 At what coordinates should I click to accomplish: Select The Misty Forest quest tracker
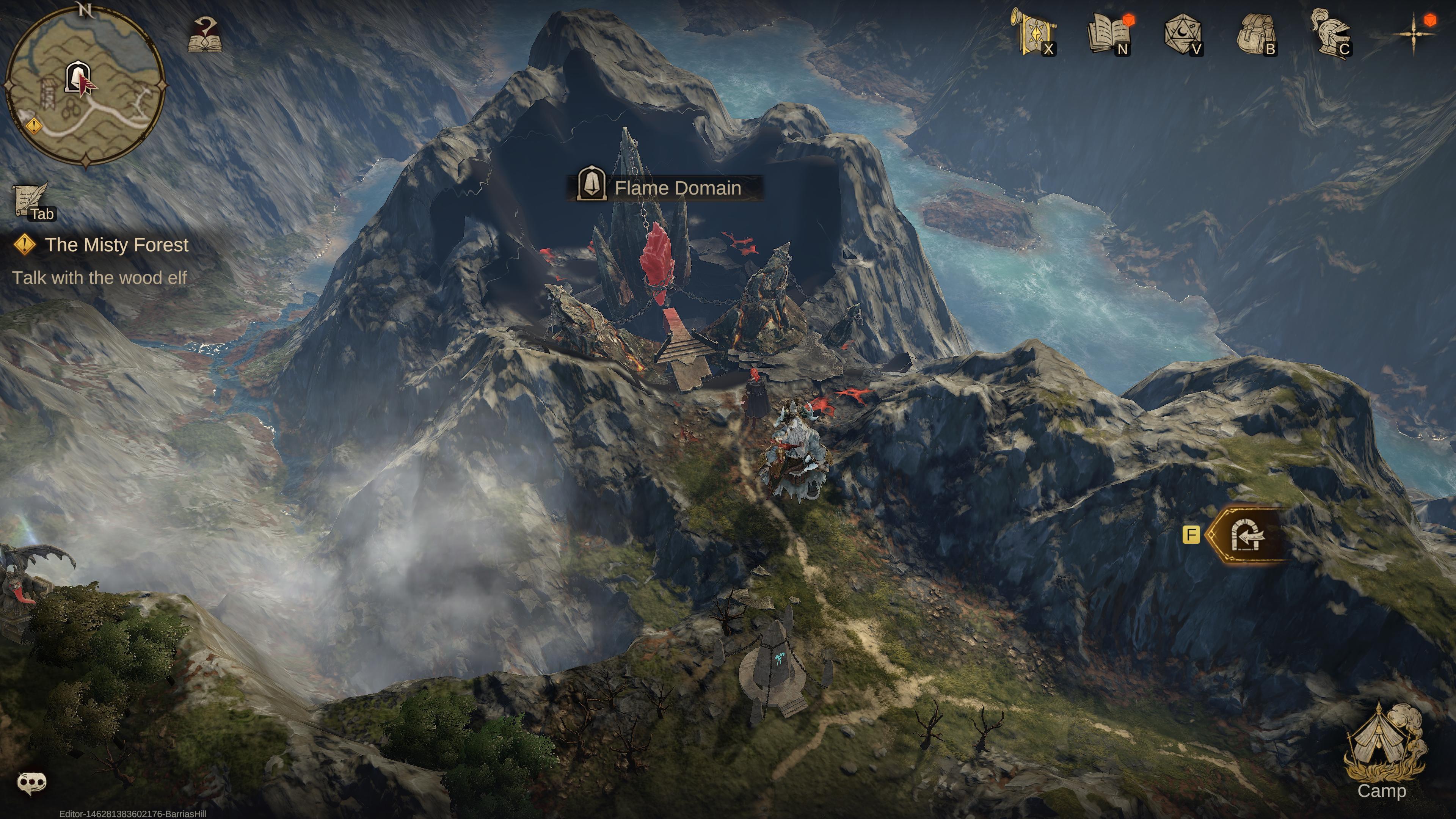click(116, 245)
